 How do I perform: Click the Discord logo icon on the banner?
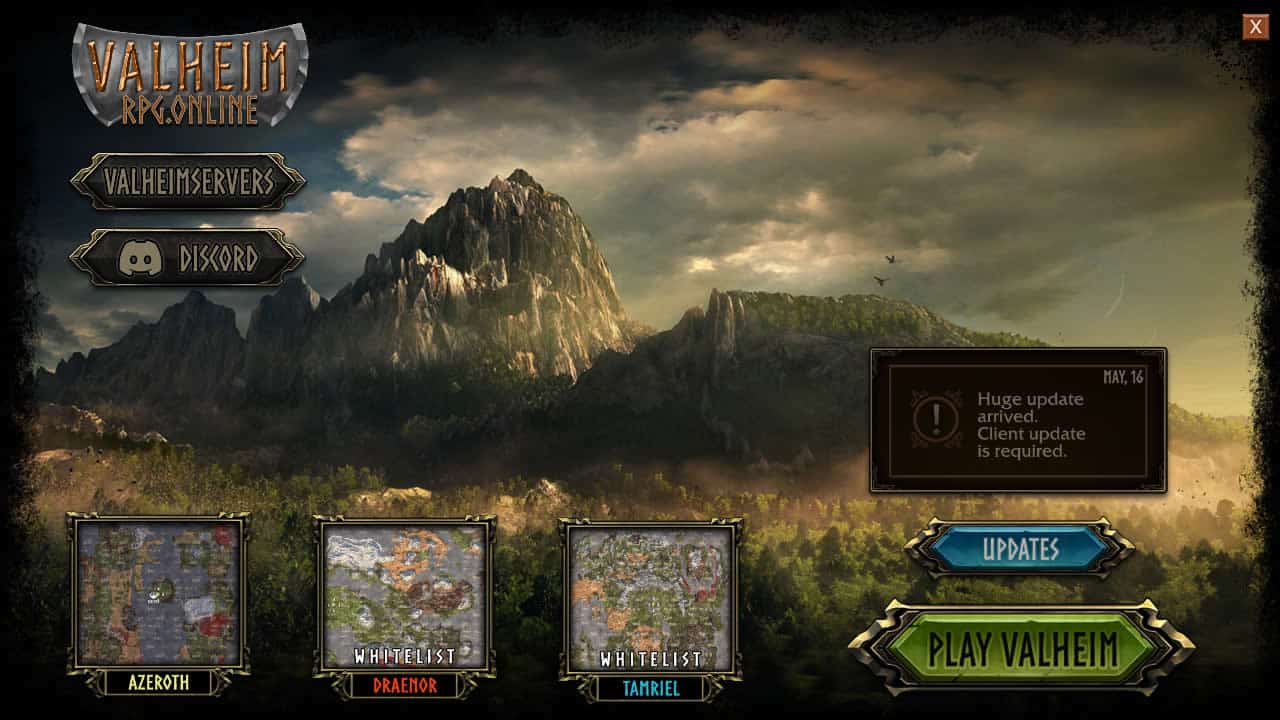143,256
